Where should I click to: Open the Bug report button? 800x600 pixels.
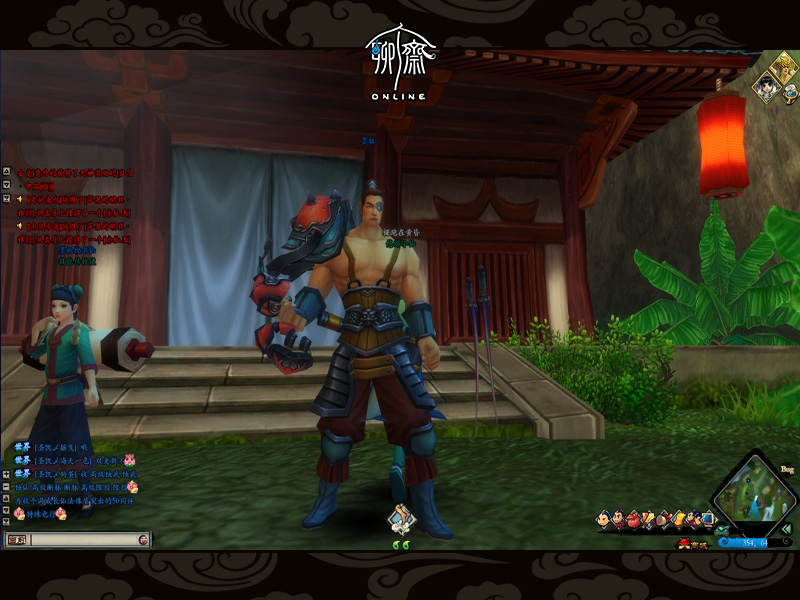pyautogui.click(x=786, y=468)
